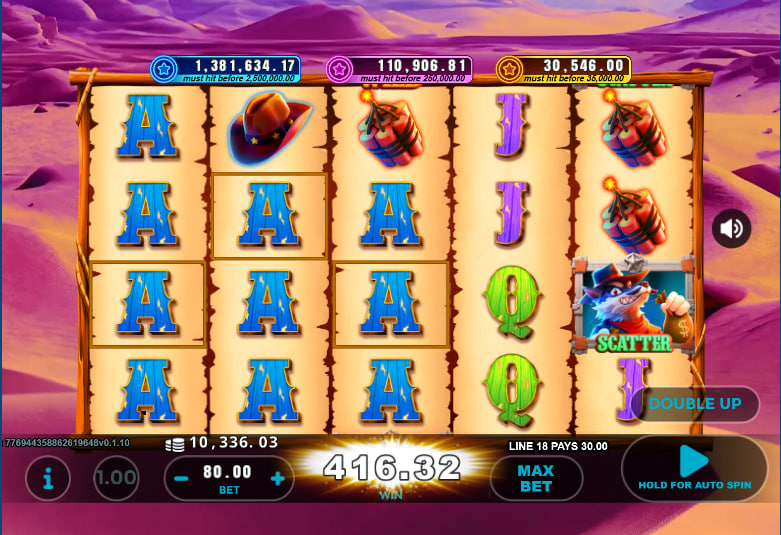Toggle the sound speaker icon
The width and height of the screenshot is (781, 535).
pos(731,229)
